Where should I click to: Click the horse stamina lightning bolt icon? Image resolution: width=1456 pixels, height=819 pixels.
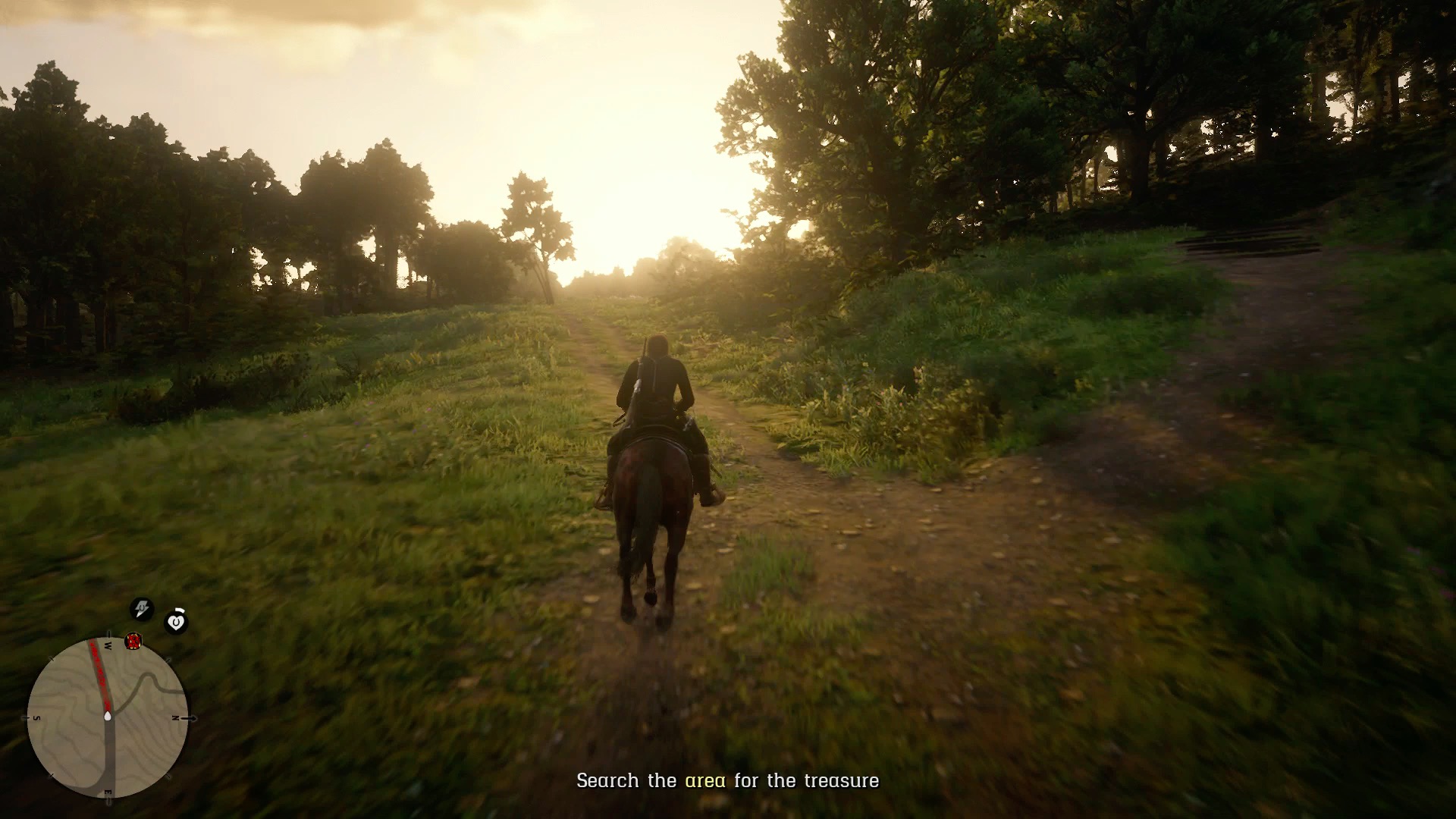pyautogui.click(x=142, y=608)
